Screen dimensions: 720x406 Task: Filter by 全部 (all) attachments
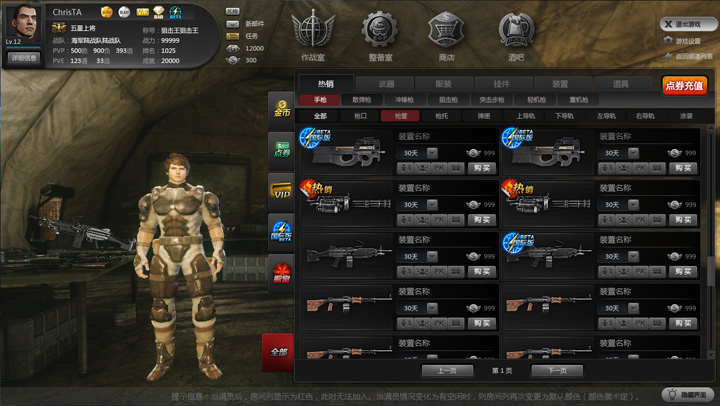click(320, 116)
